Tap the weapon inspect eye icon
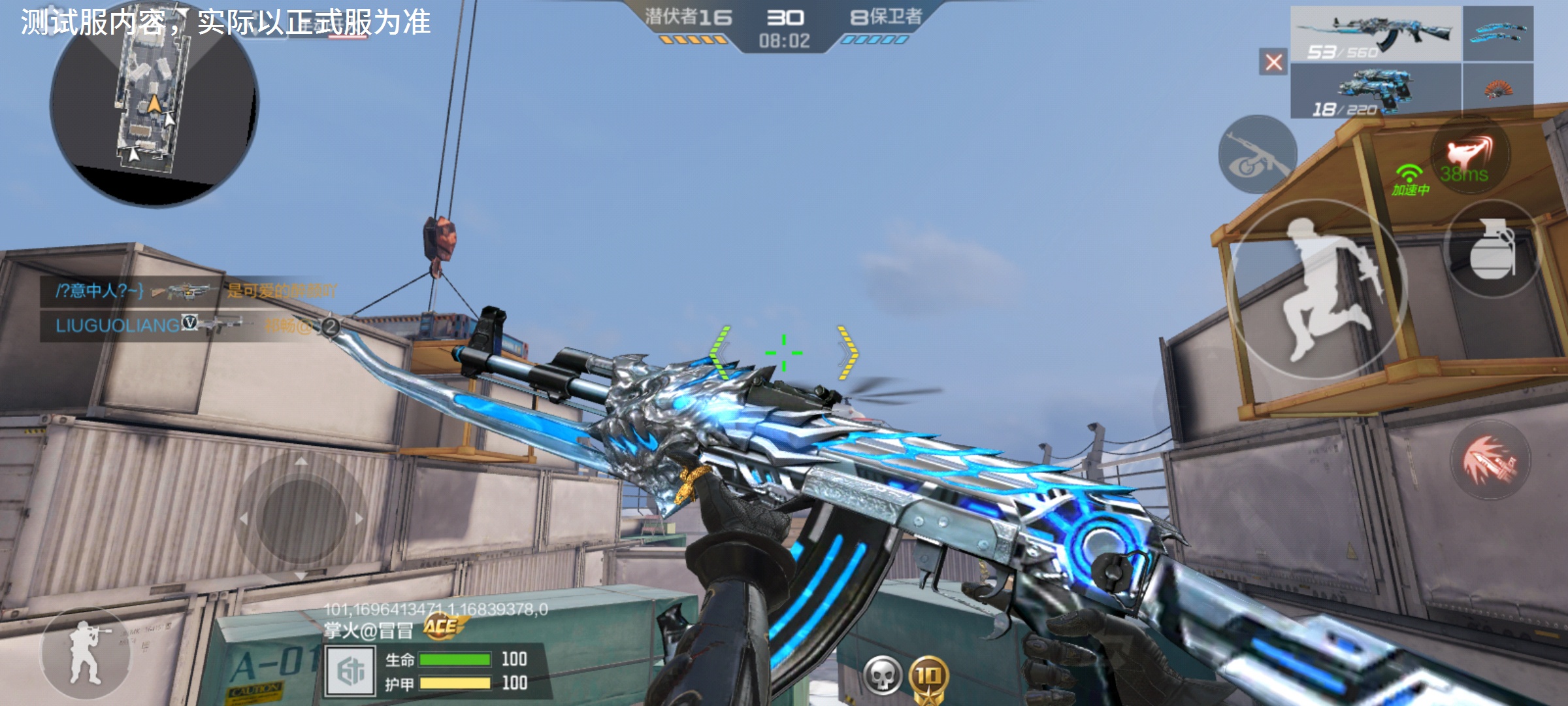1568x706 pixels. pyautogui.click(x=1257, y=156)
